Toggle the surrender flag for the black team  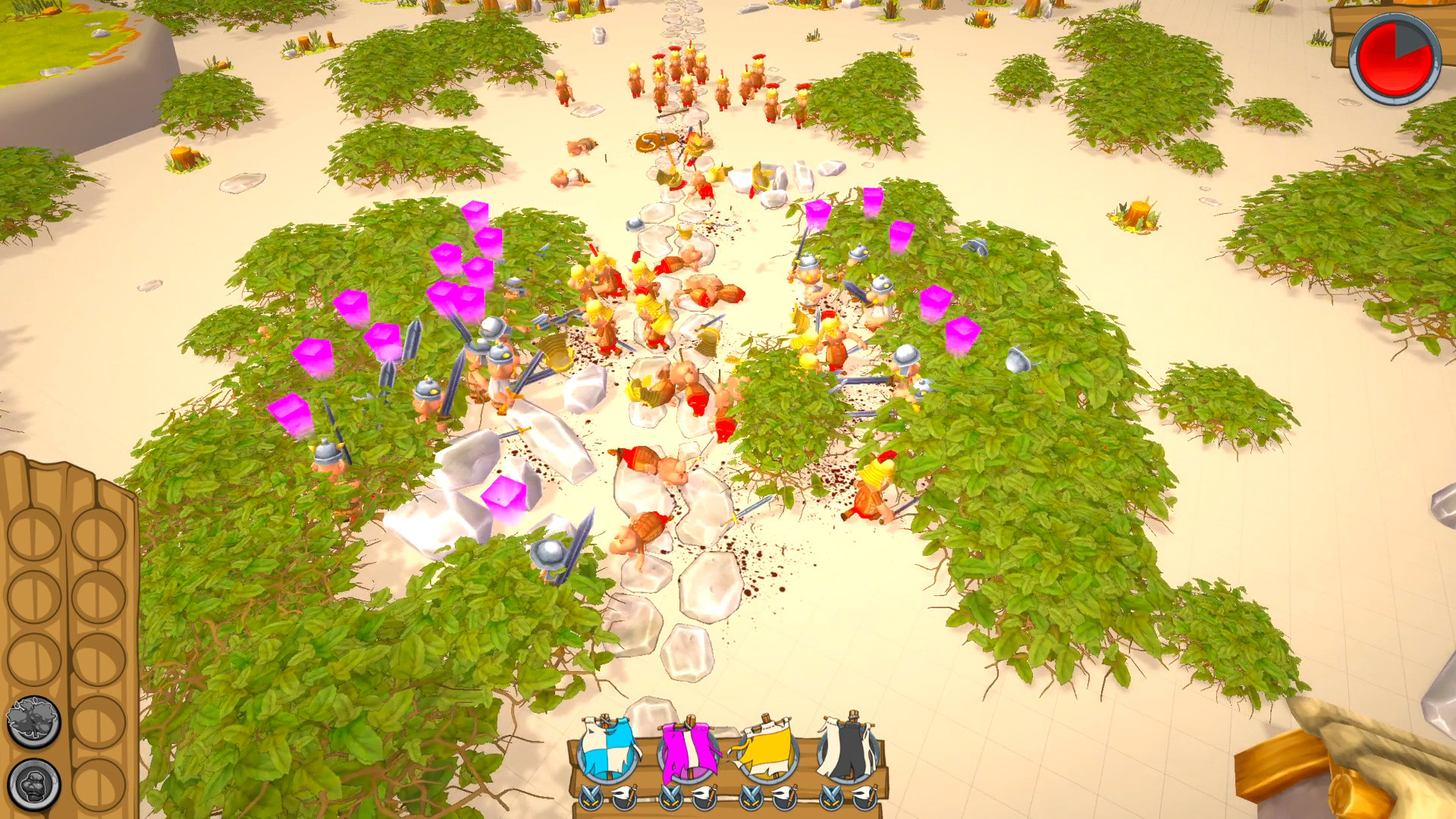(863, 798)
